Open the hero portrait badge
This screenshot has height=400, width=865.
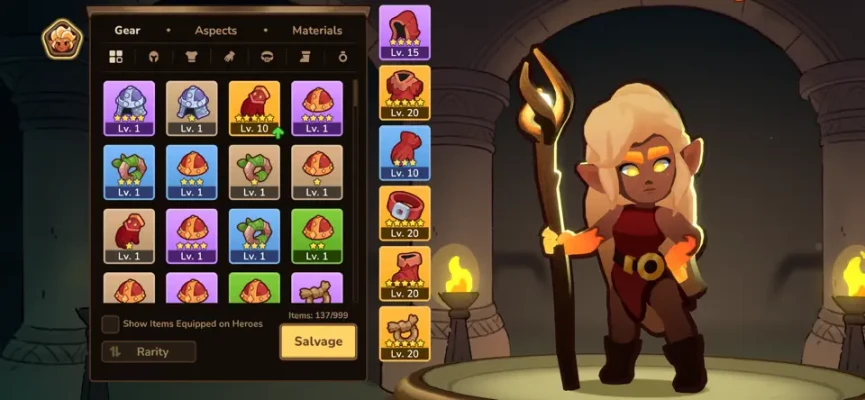coord(62,39)
